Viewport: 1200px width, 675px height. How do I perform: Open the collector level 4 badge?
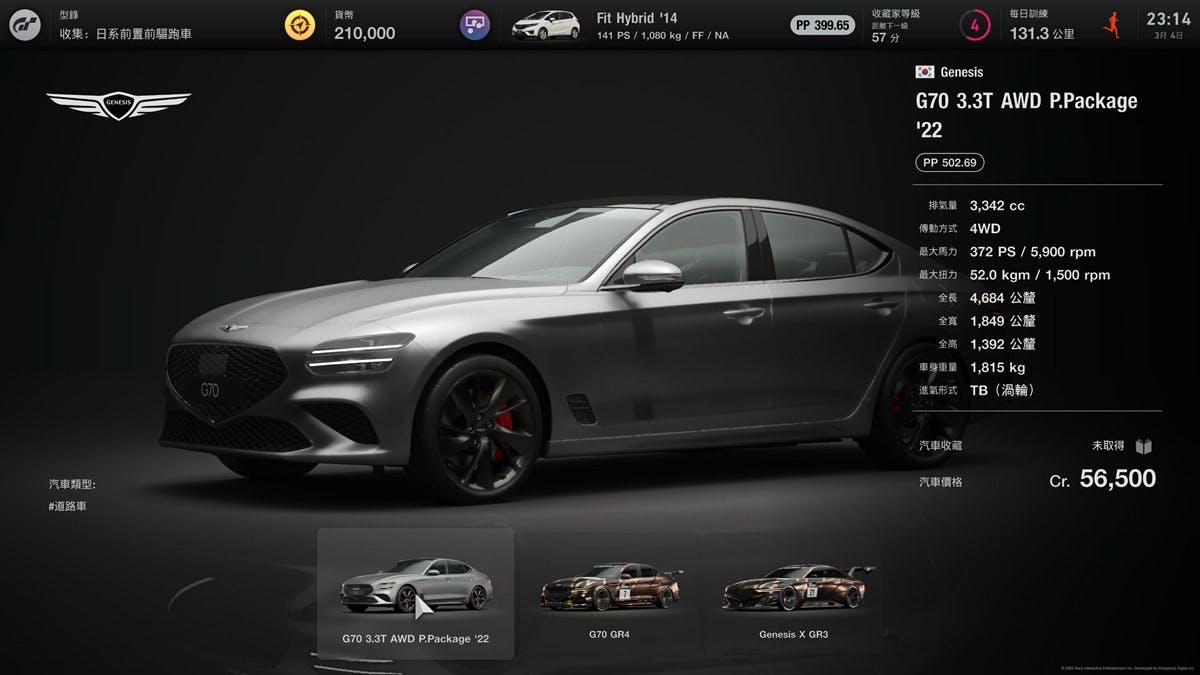pyautogui.click(x=974, y=25)
